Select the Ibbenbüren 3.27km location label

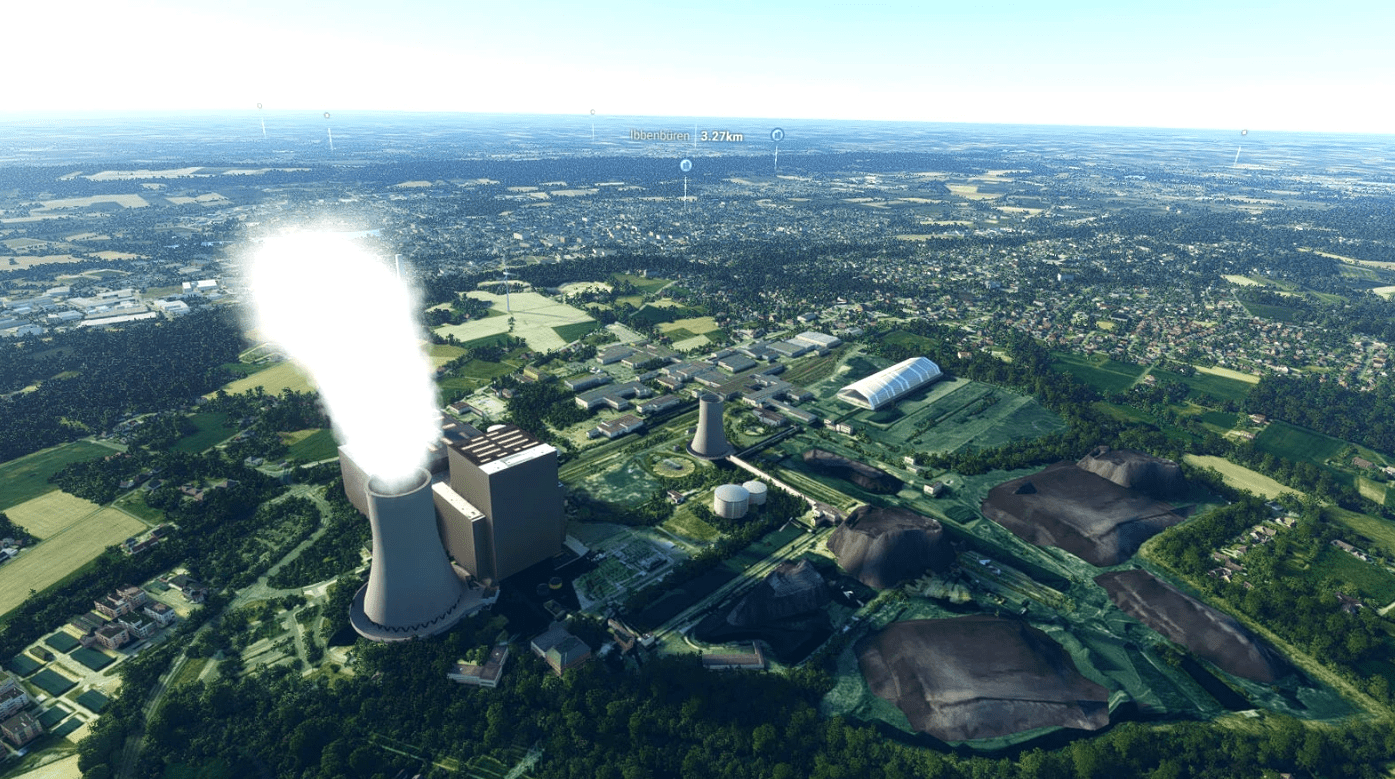(686, 136)
